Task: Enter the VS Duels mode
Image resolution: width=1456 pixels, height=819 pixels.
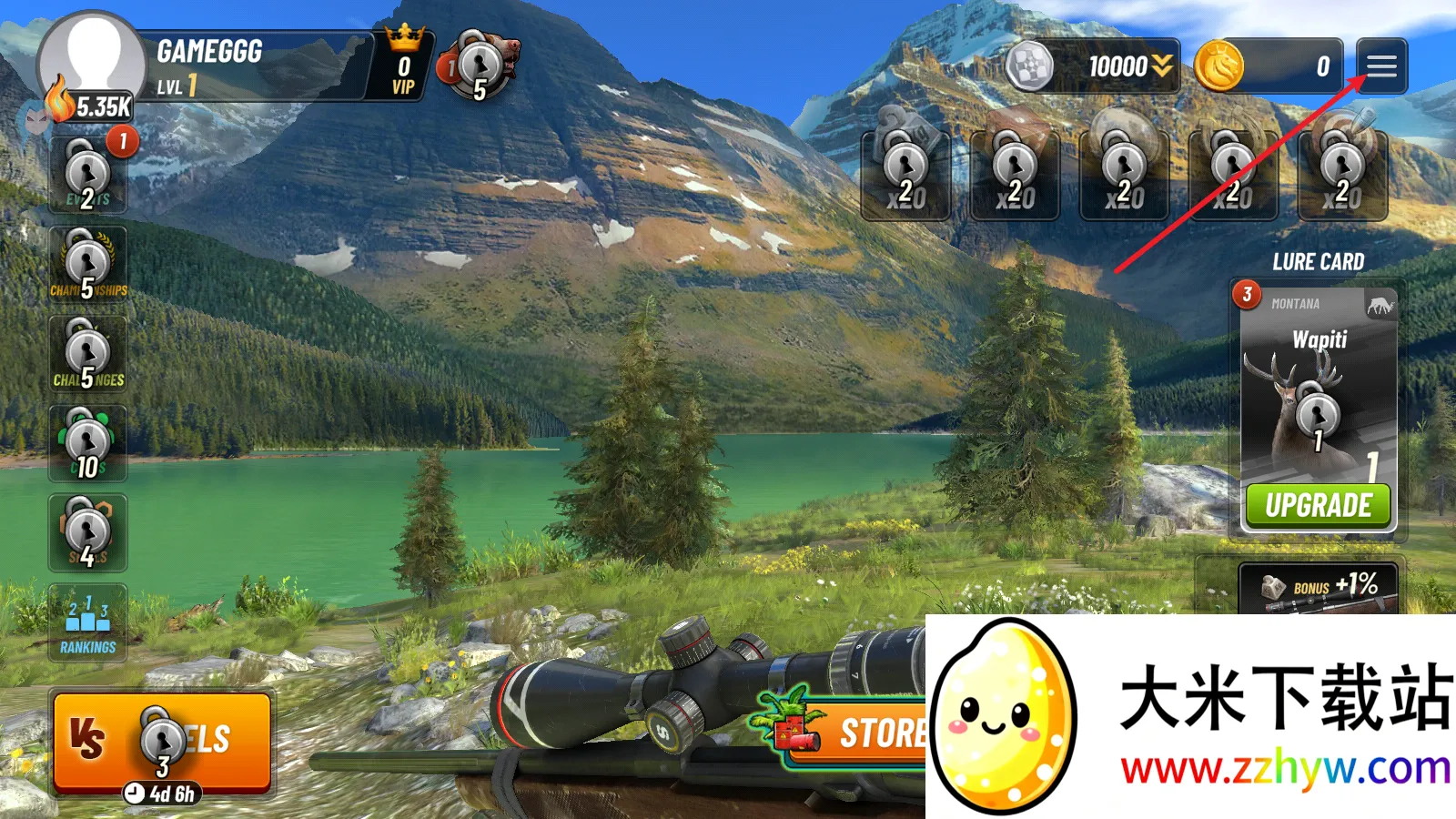Action: coord(162,742)
